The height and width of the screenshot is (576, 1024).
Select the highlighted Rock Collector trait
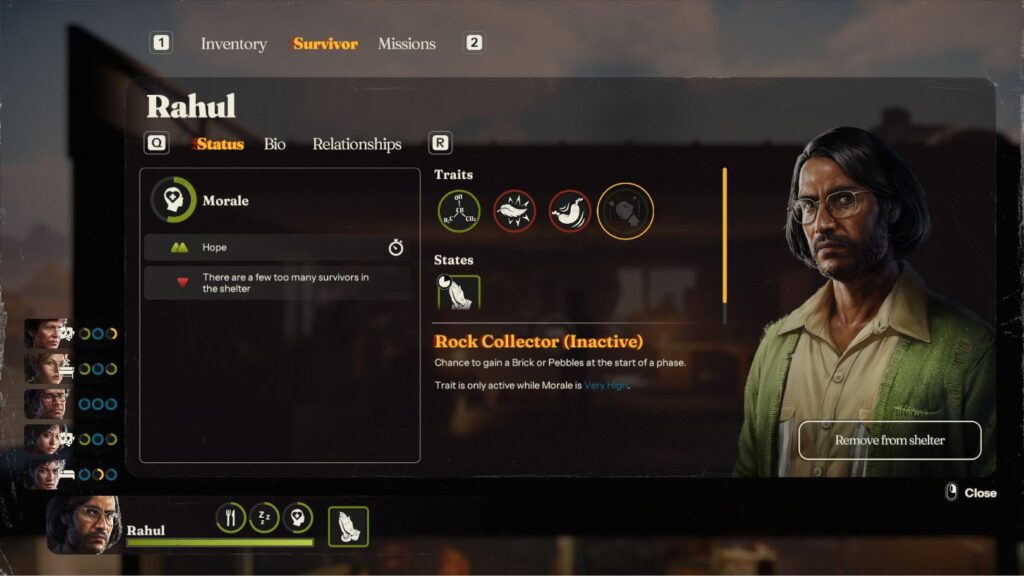(626, 211)
